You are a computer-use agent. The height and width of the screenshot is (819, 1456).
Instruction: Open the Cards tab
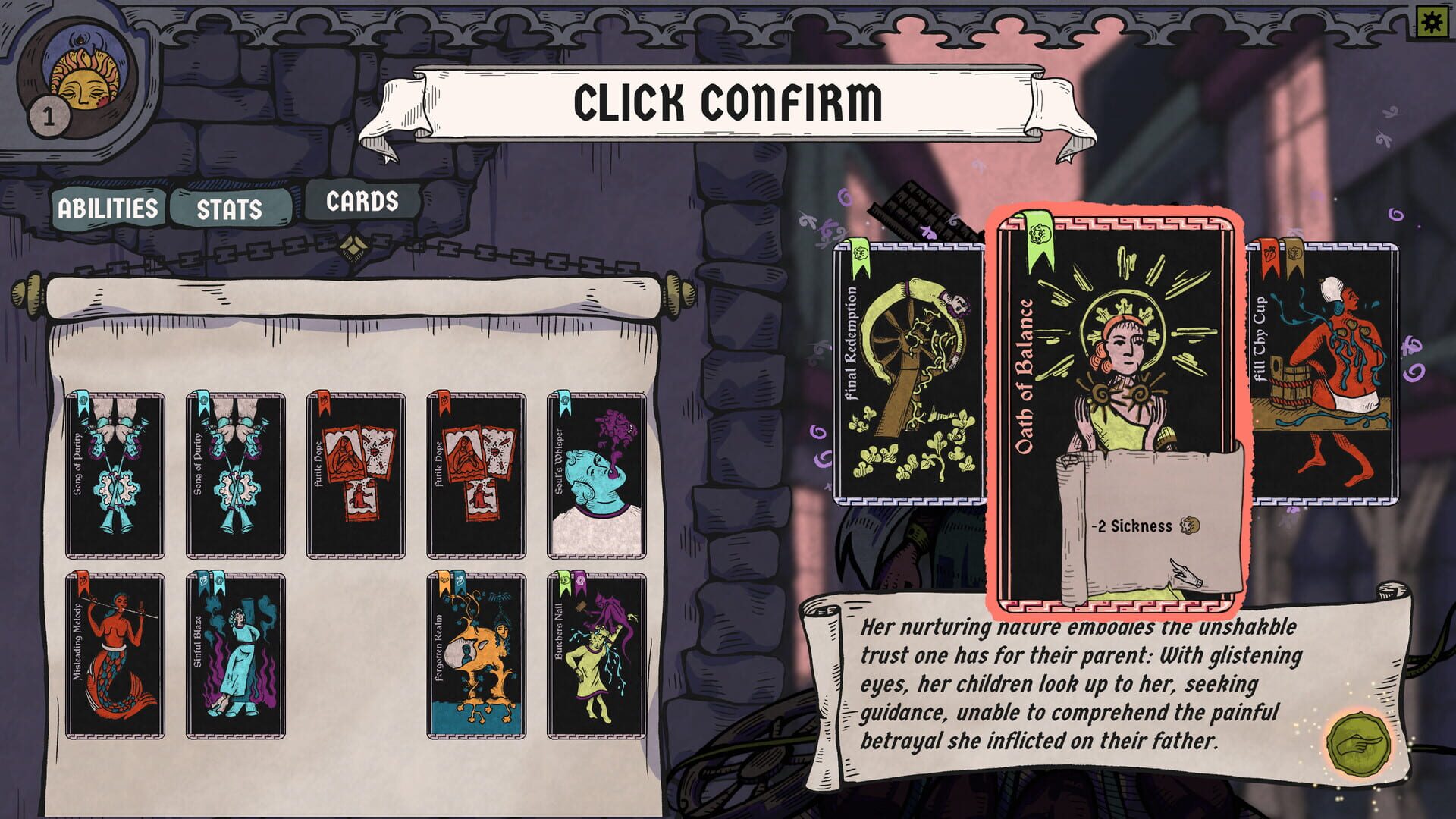362,202
